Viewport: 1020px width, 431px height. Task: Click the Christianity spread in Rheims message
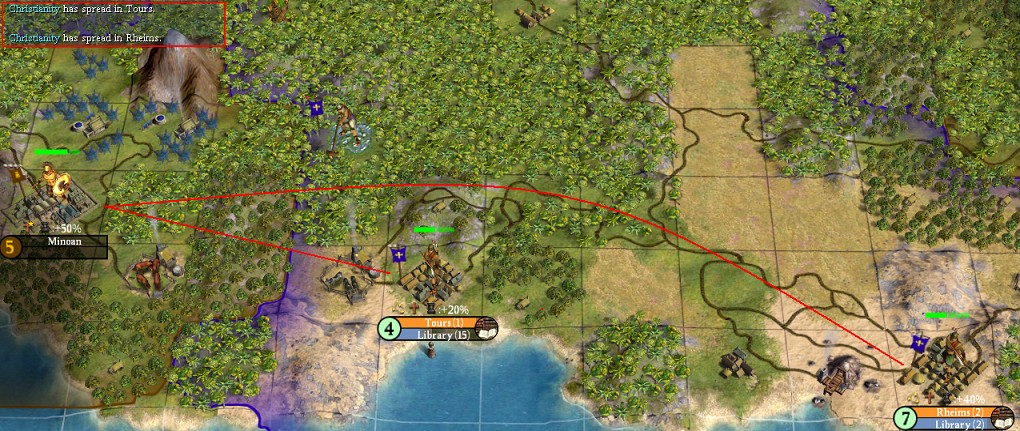(86, 37)
